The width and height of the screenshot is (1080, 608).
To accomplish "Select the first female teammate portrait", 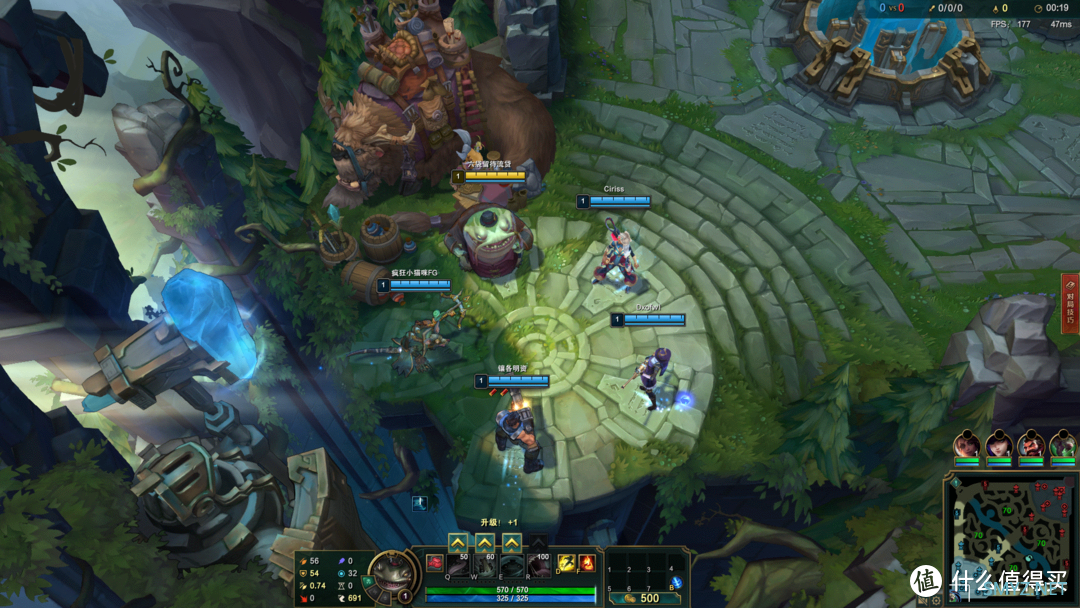I will pos(966,444).
